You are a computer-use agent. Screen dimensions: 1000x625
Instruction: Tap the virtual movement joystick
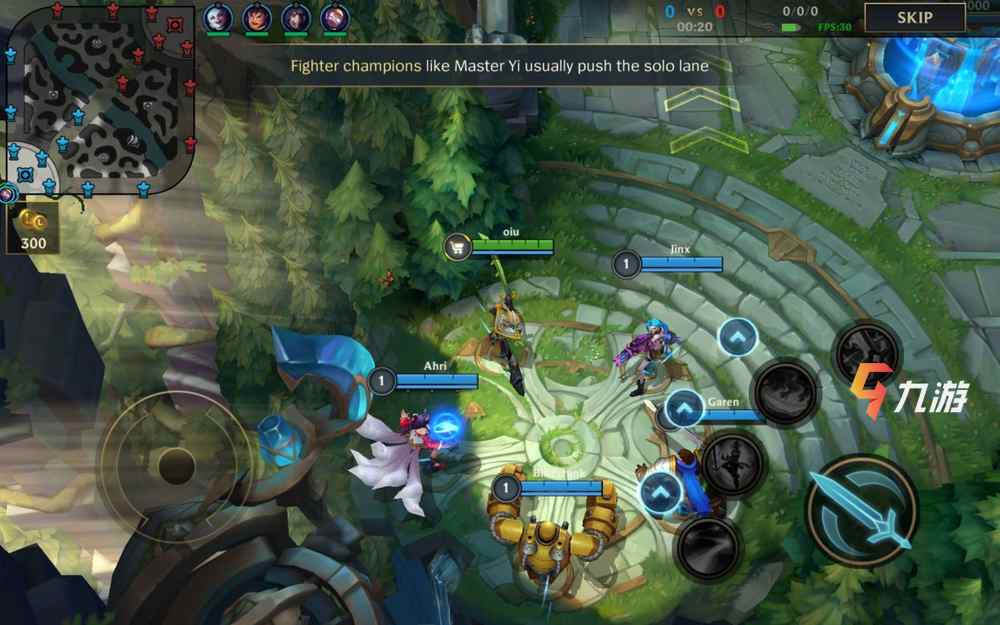[x=176, y=464]
